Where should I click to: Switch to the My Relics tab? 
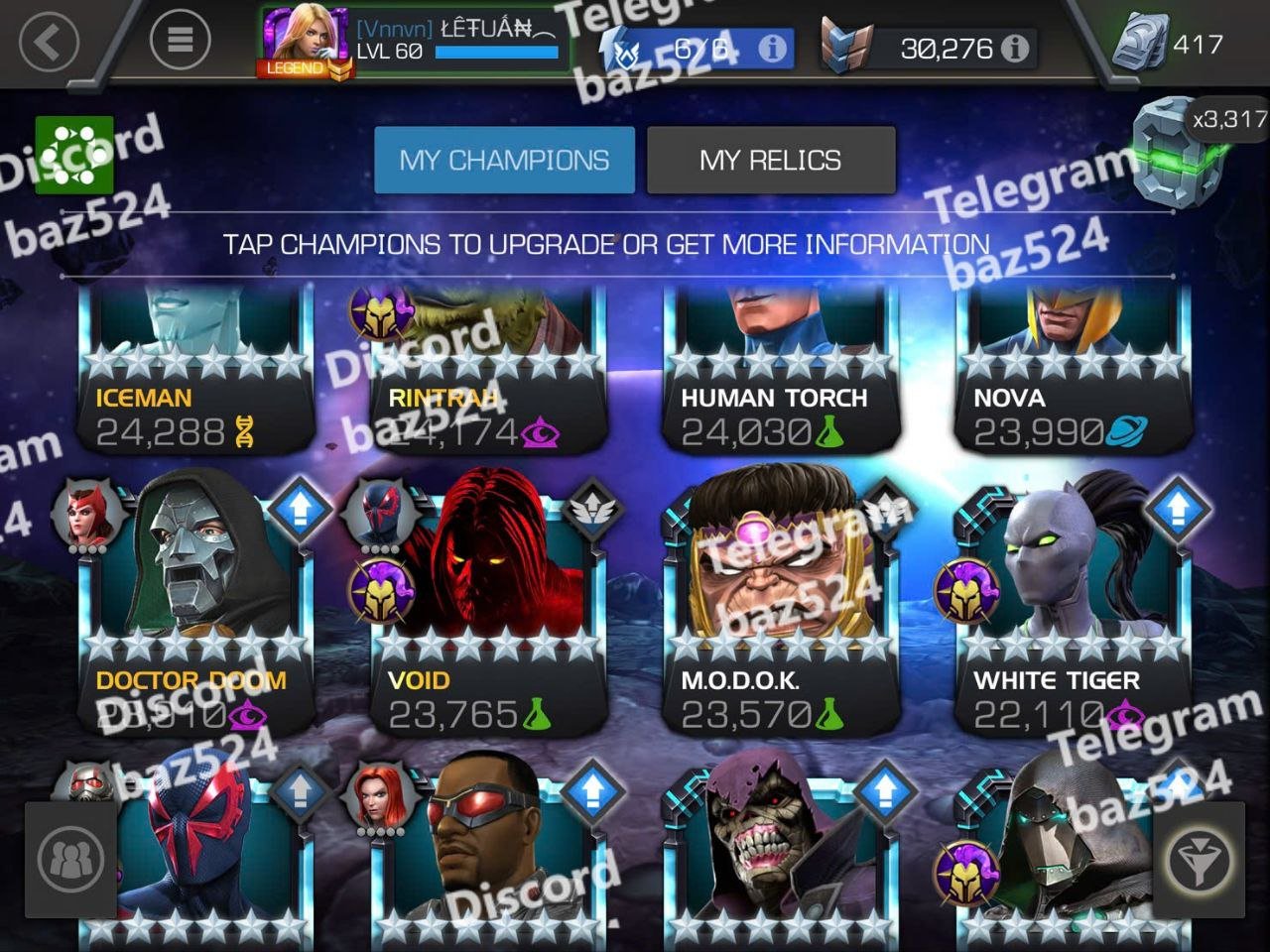tap(770, 160)
